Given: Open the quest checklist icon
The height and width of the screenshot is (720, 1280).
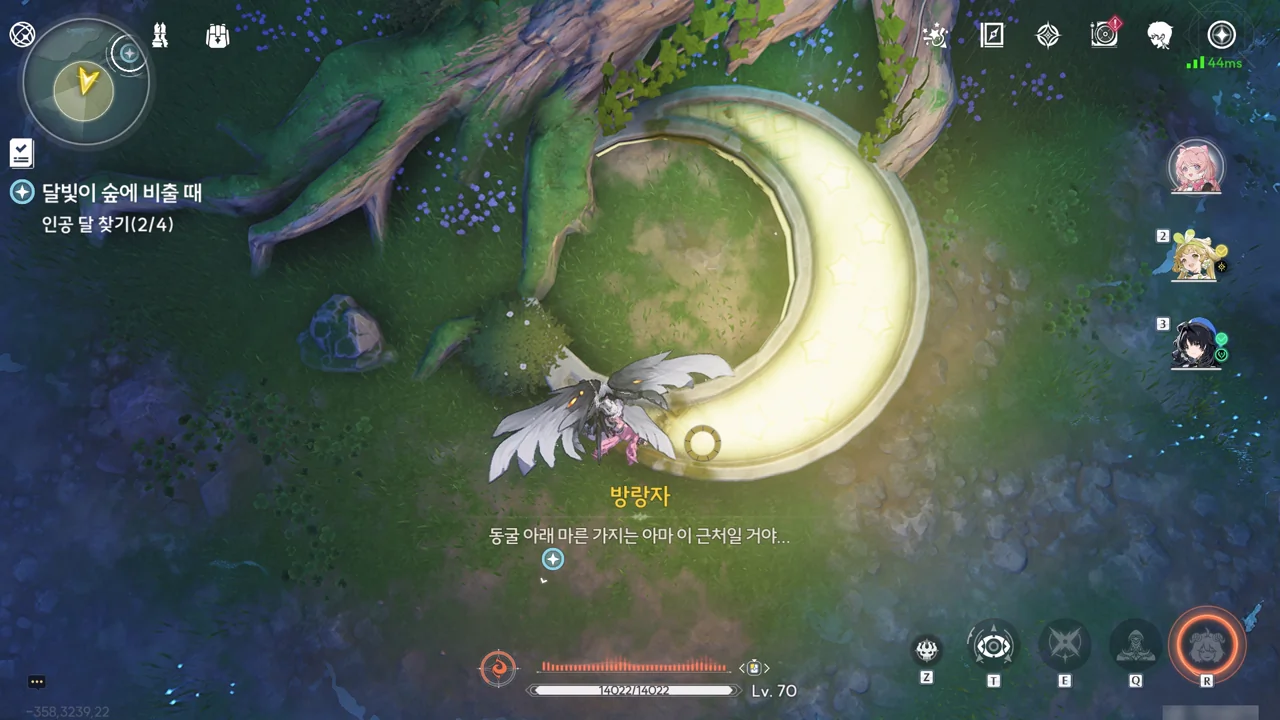Looking at the screenshot, I should point(21,153).
